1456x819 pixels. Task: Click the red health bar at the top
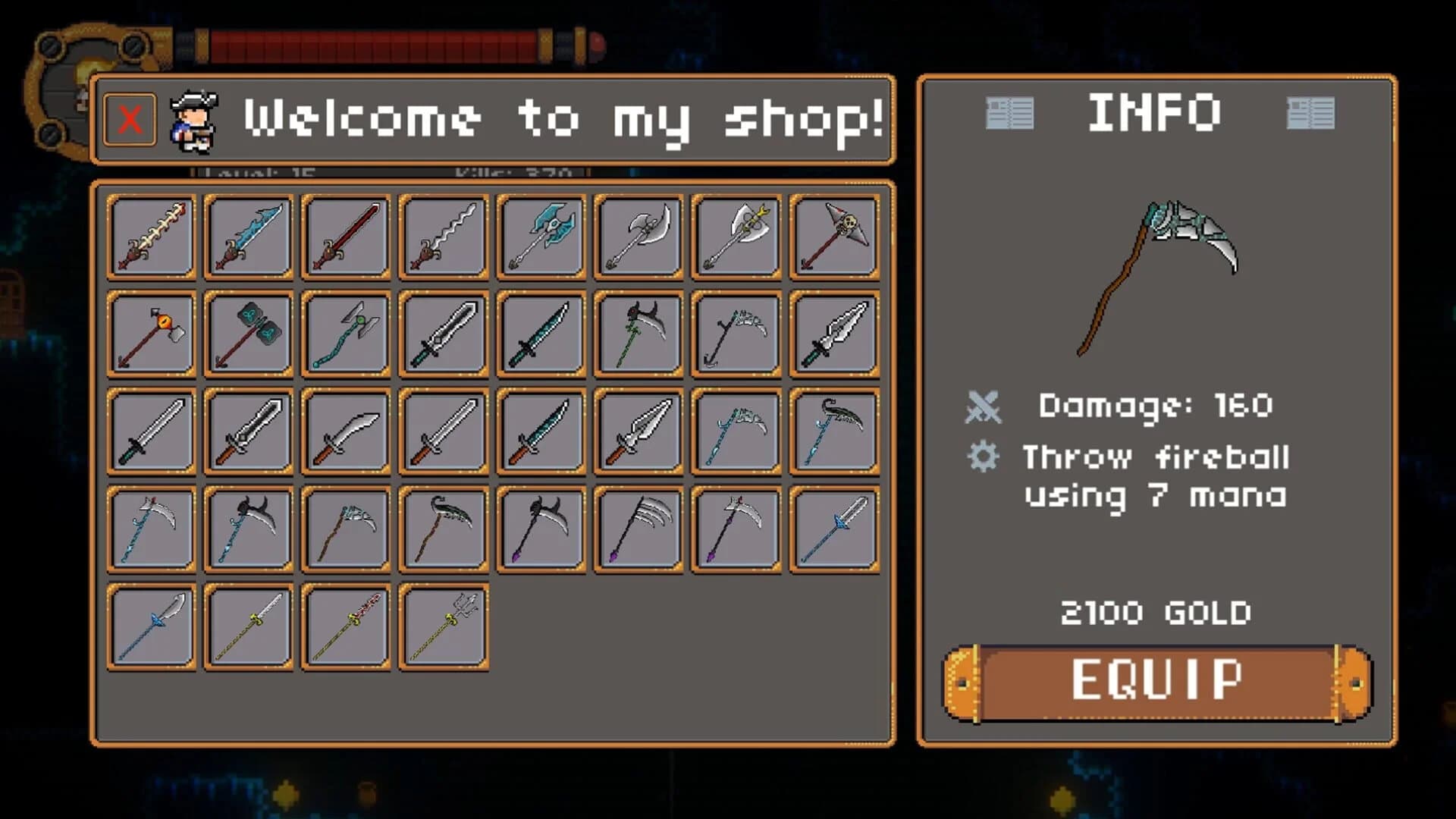(x=379, y=45)
